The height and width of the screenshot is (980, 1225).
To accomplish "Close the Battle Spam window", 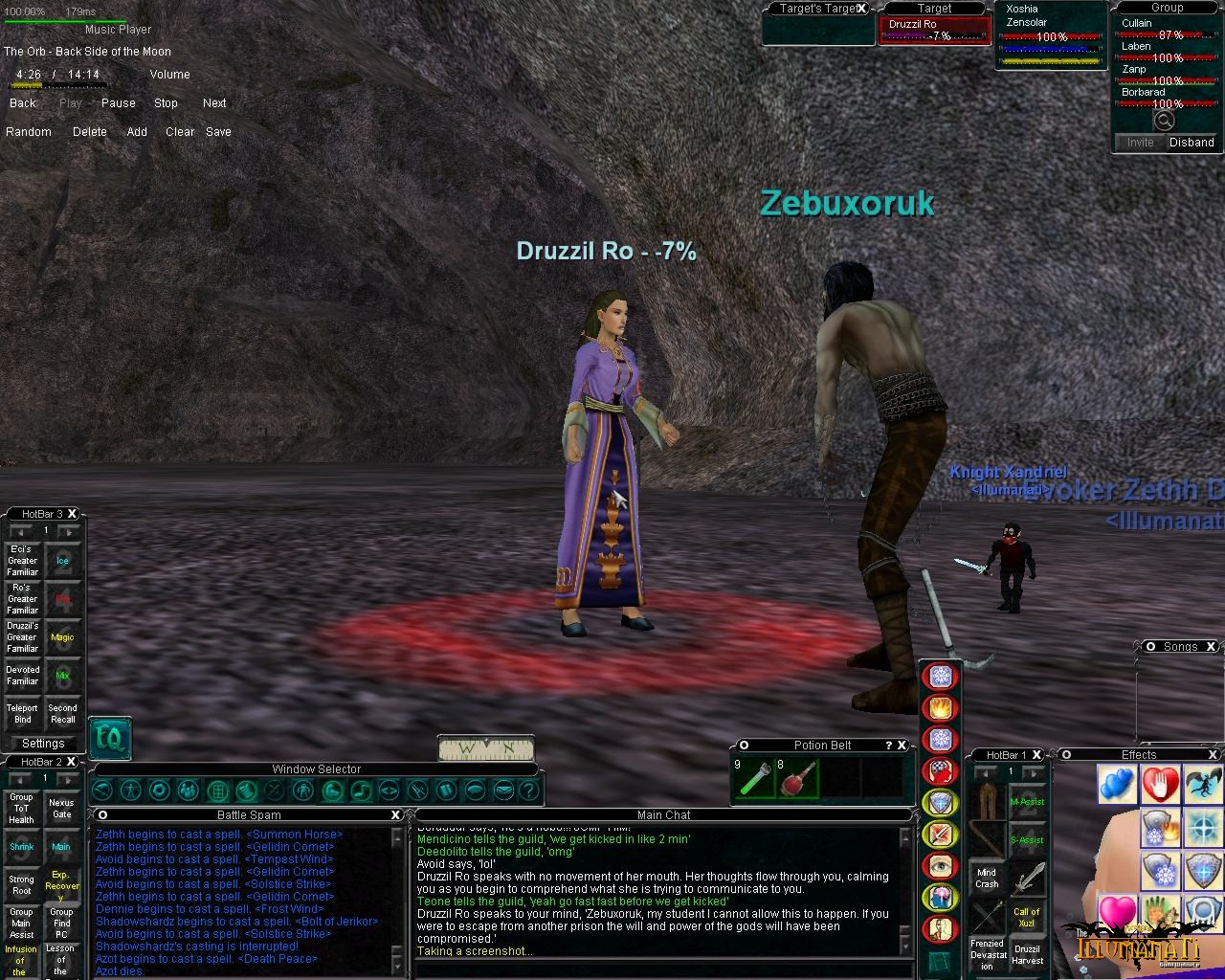I will point(395,815).
